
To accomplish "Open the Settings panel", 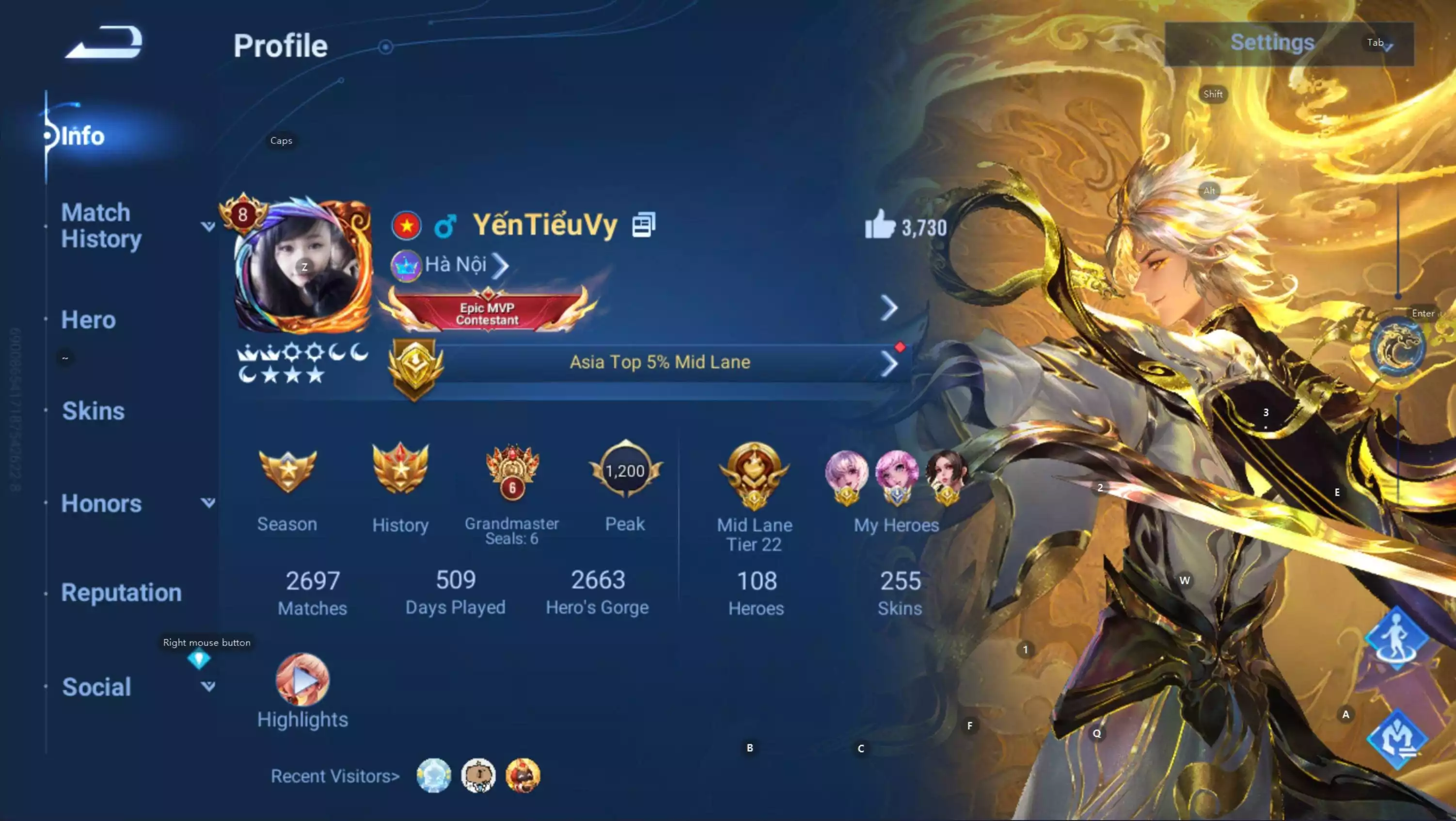I will pos(1271,42).
